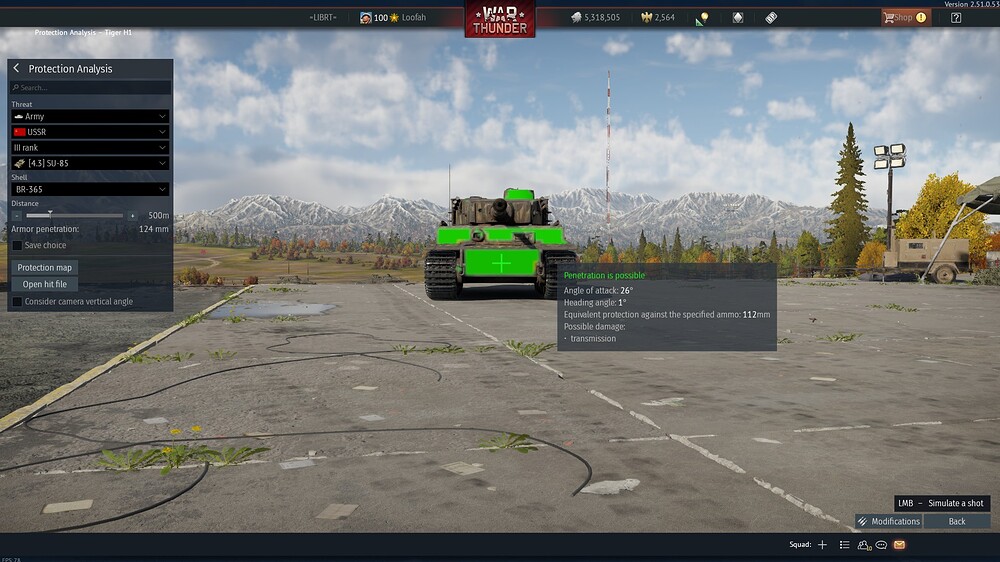Increase distance with the plus button
The width and height of the screenshot is (1000, 562).
click(x=132, y=215)
